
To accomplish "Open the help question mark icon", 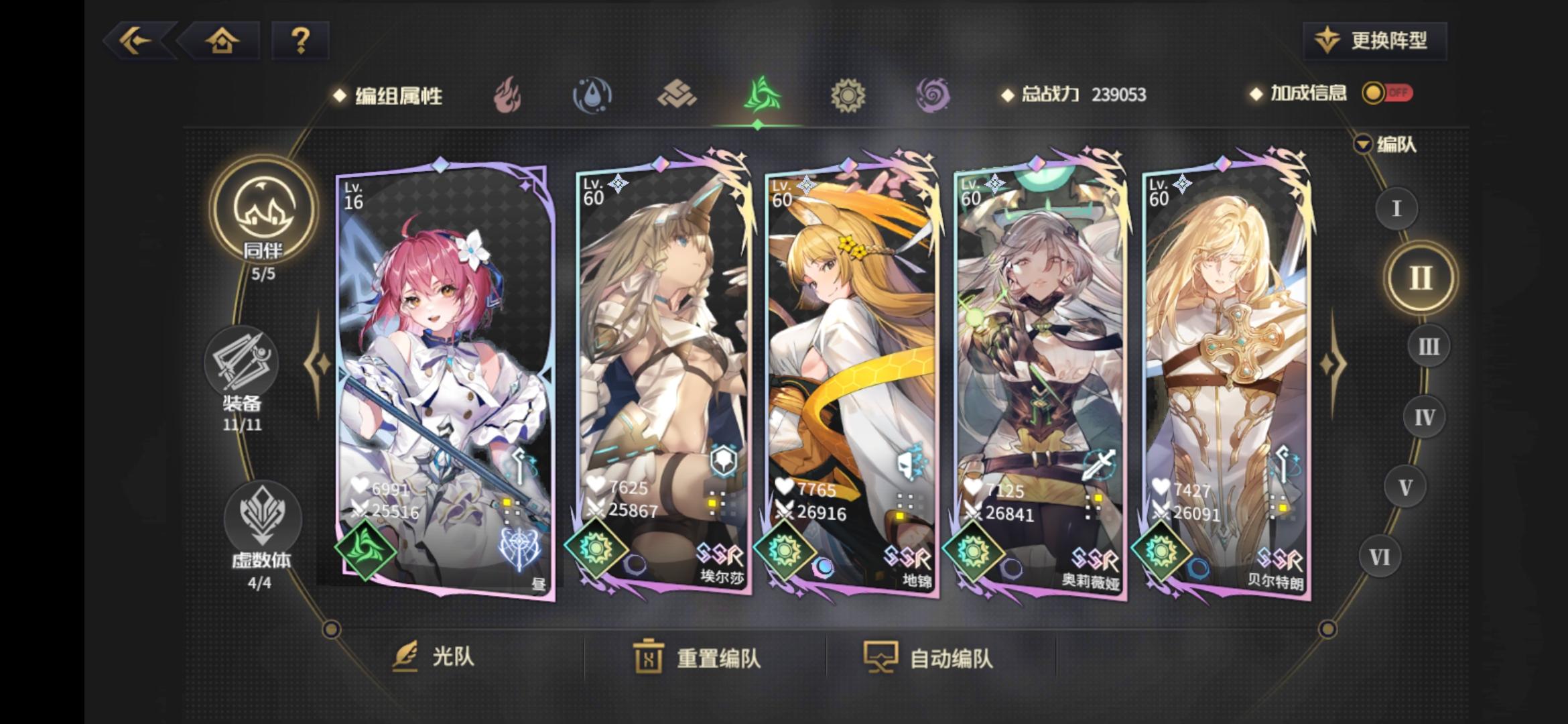I will pyautogui.click(x=300, y=42).
